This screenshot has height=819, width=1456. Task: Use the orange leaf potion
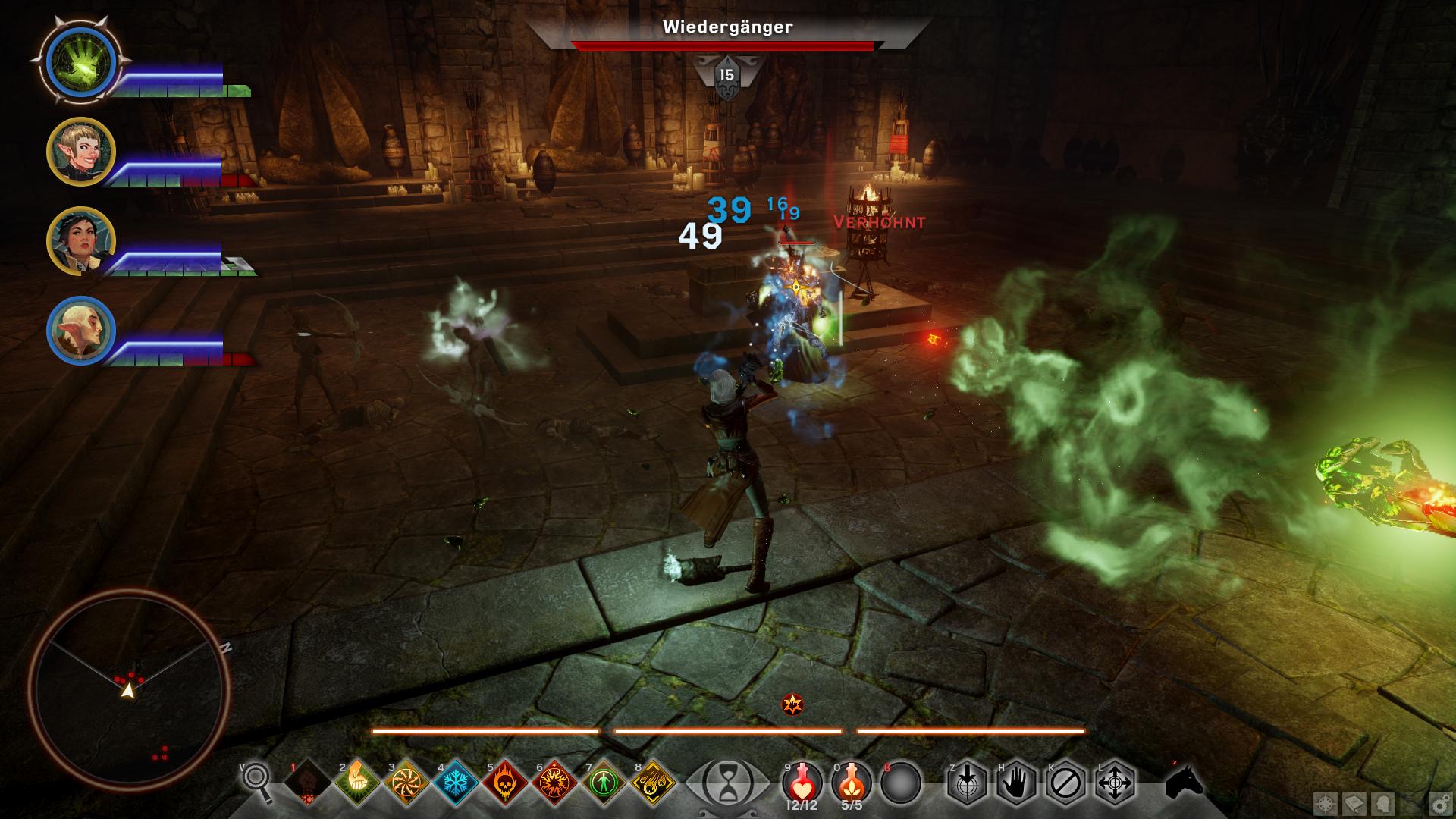click(x=851, y=782)
